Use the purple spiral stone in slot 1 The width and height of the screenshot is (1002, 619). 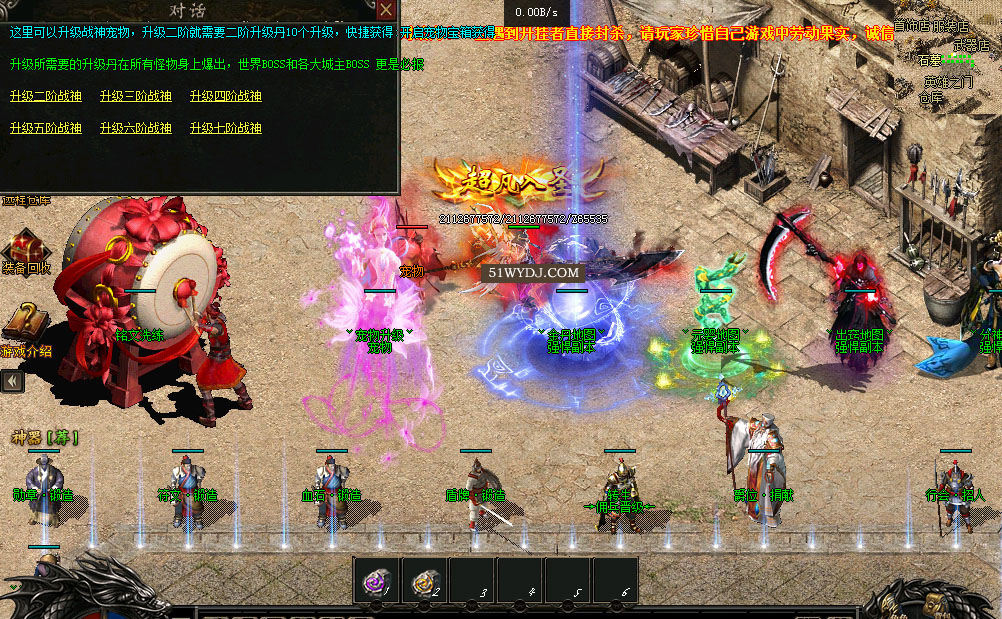coord(377,579)
